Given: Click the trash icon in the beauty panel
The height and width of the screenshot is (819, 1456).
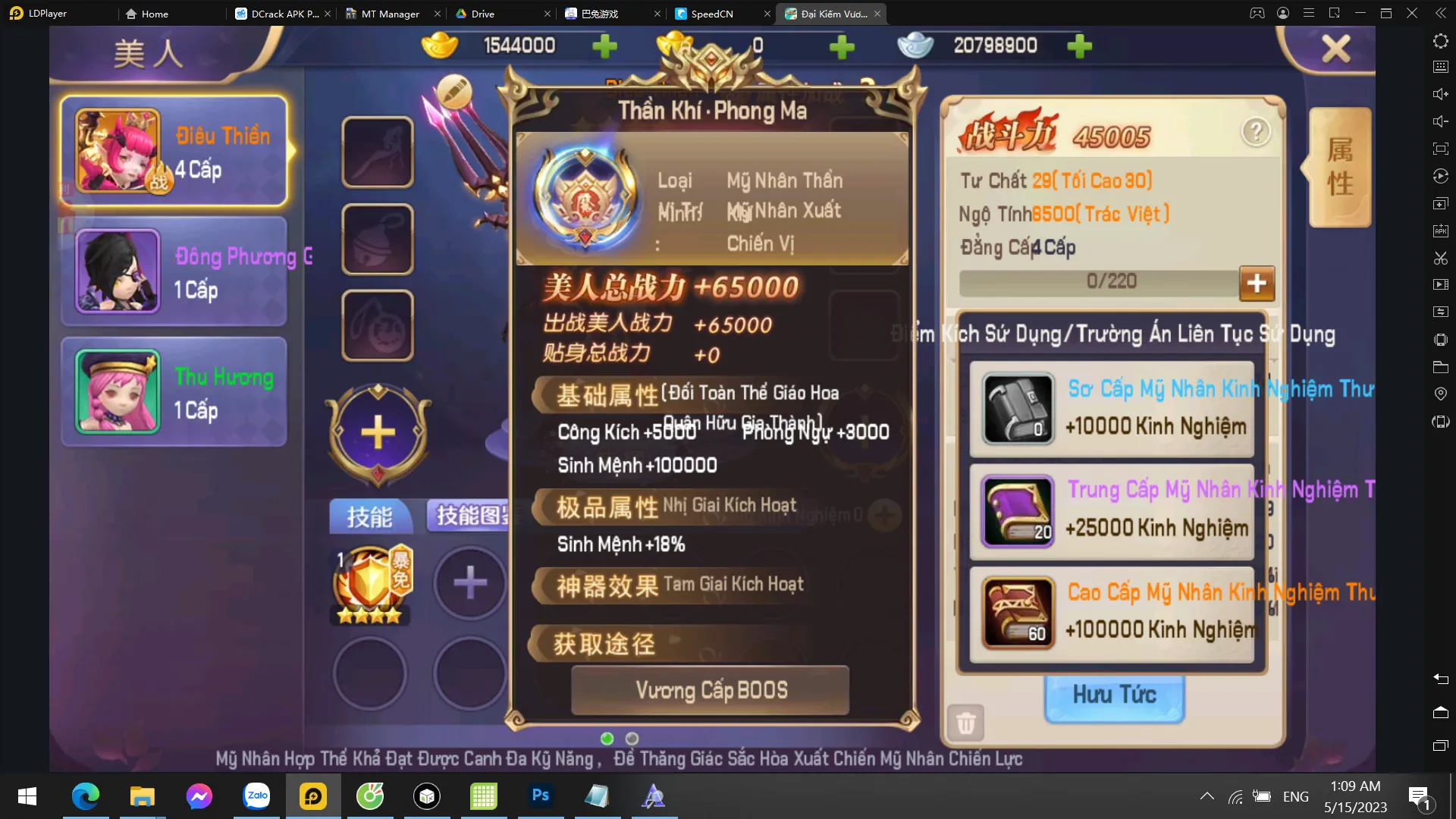Looking at the screenshot, I should [x=965, y=723].
